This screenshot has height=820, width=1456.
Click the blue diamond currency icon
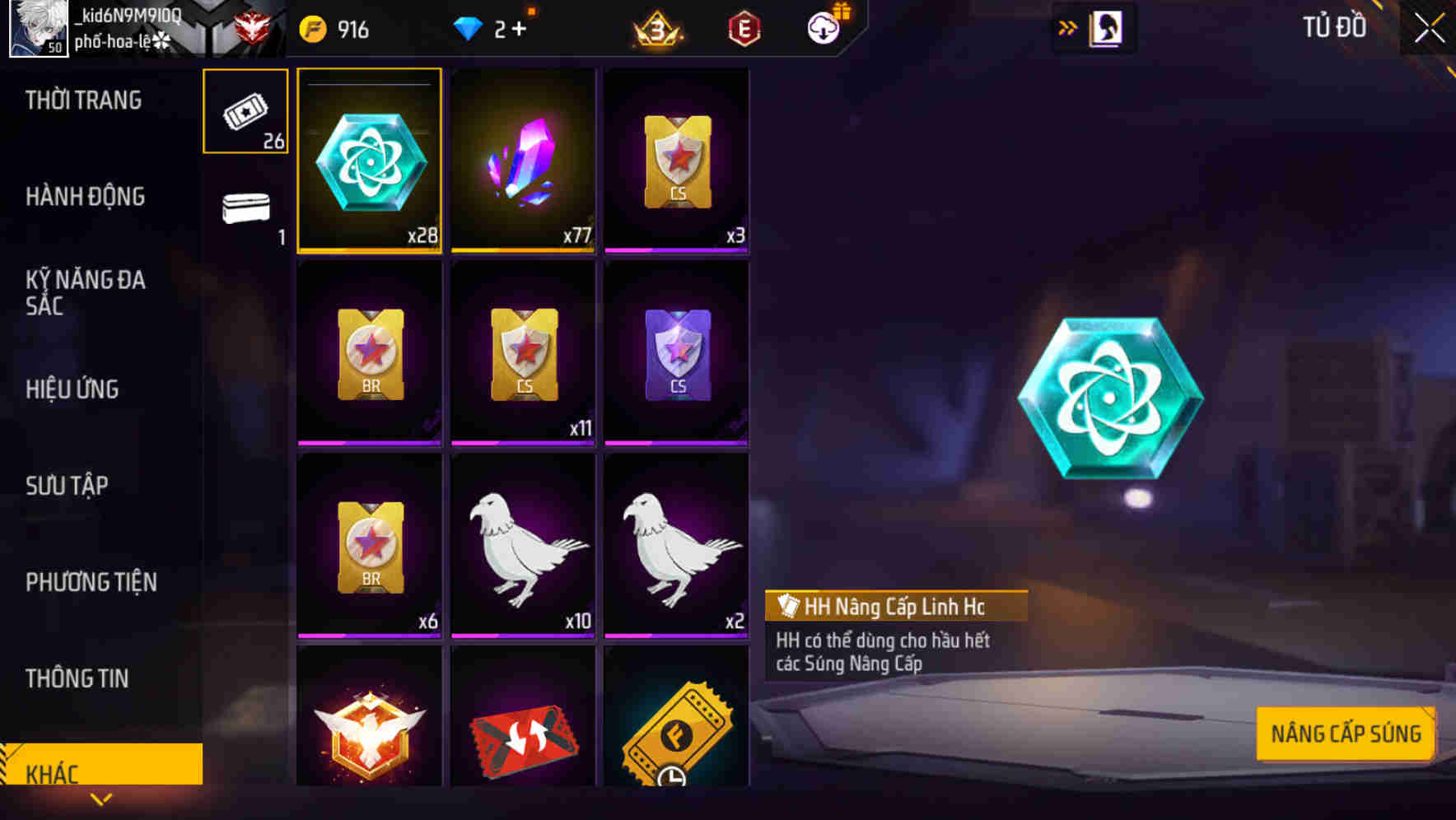pos(469,30)
